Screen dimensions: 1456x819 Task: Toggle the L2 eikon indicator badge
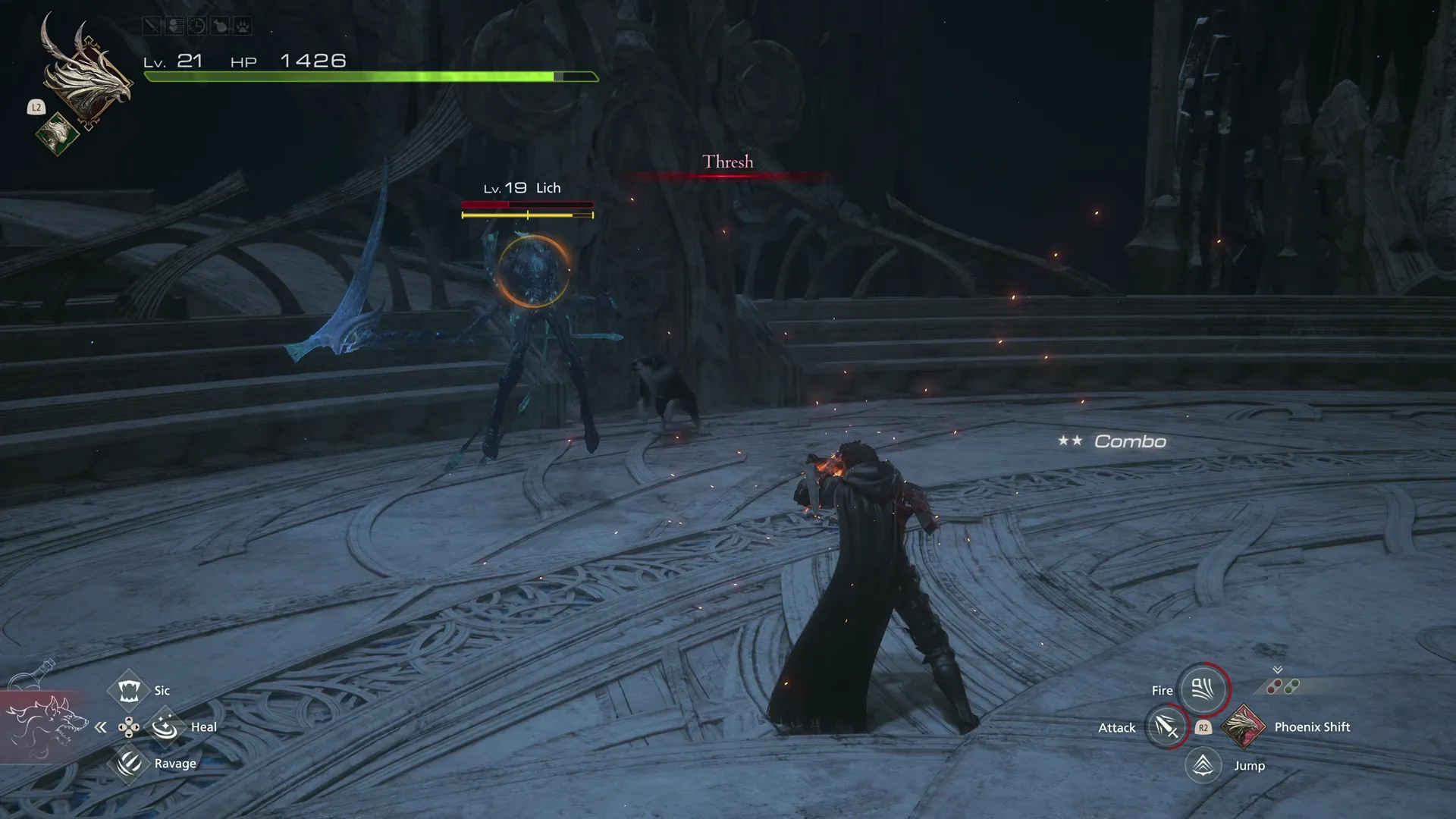tap(36, 108)
